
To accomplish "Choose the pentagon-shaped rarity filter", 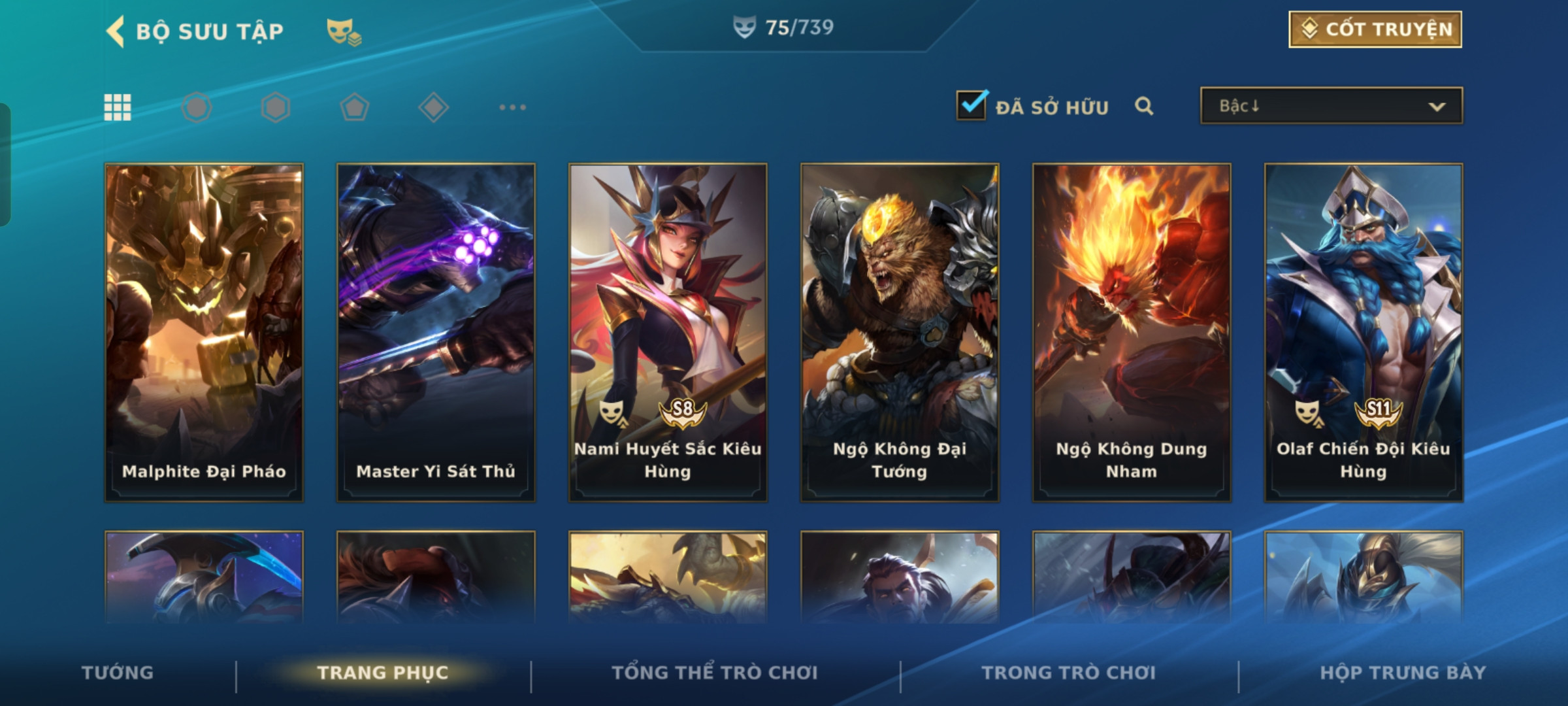I will tap(355, 107).
